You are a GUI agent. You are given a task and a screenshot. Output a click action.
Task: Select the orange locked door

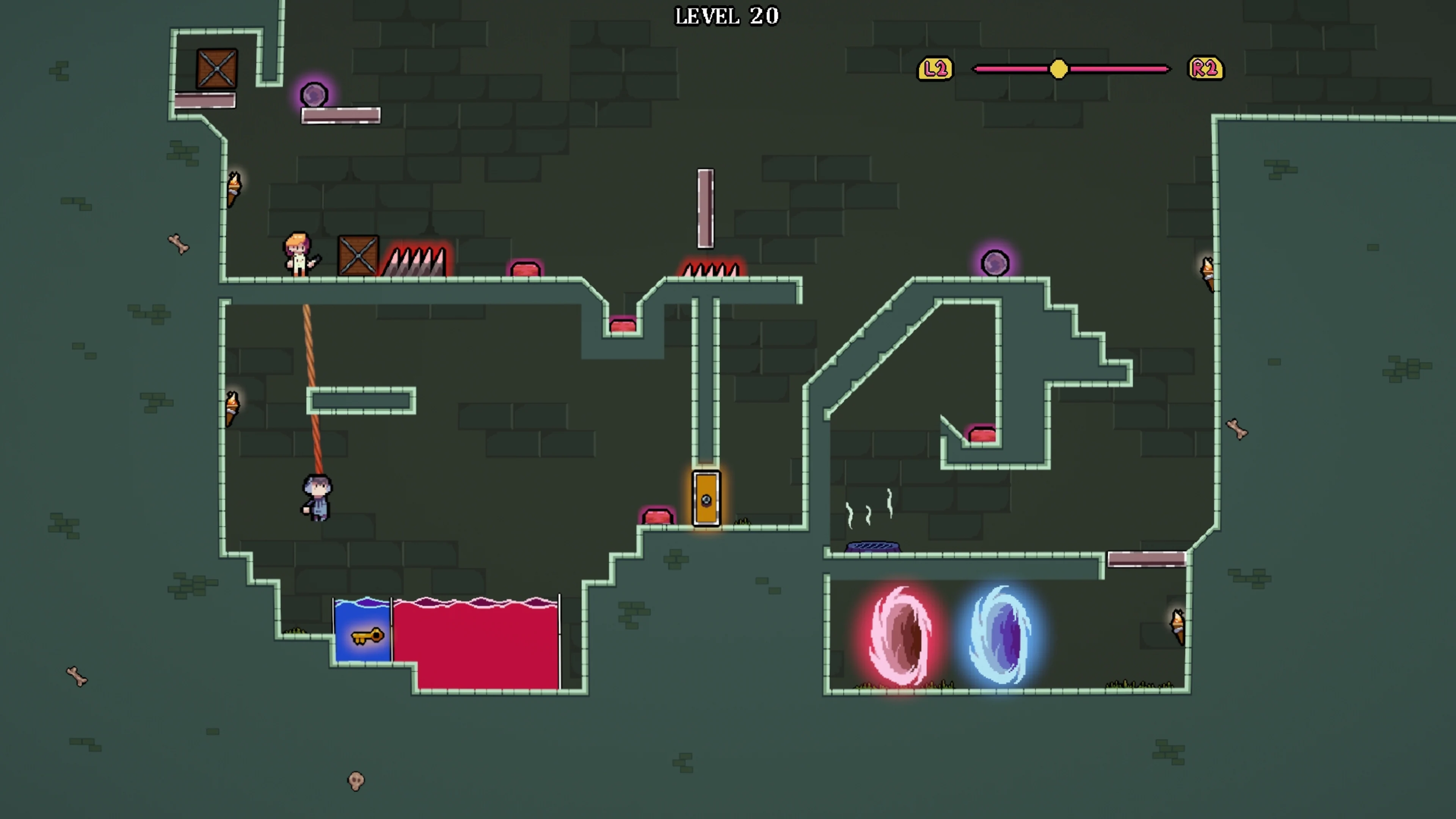[x=706, y=499]
